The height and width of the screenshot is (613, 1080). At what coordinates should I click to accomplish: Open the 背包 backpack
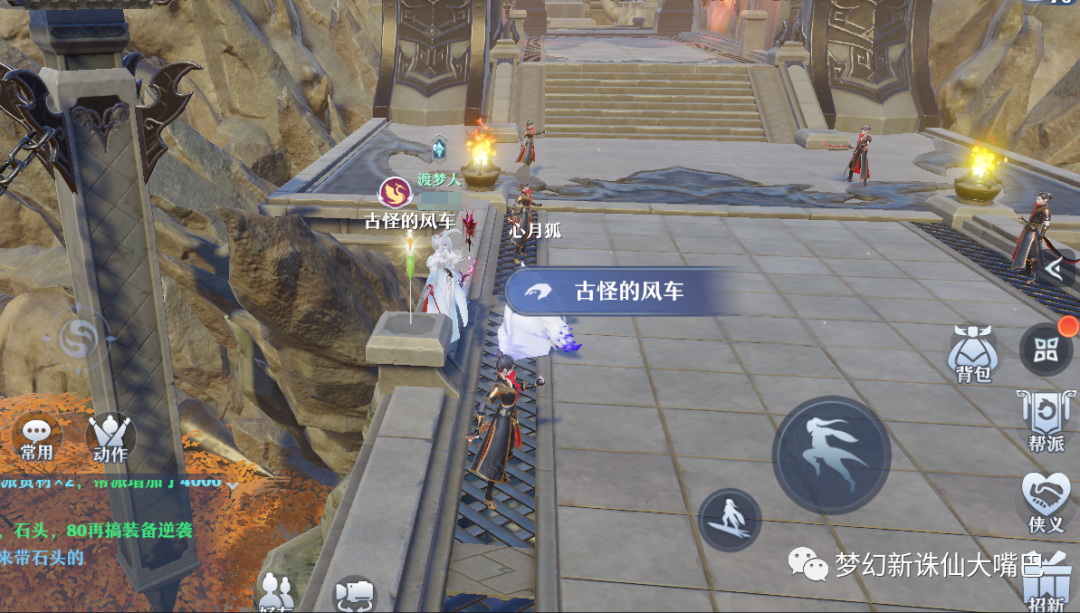point(973,353)
